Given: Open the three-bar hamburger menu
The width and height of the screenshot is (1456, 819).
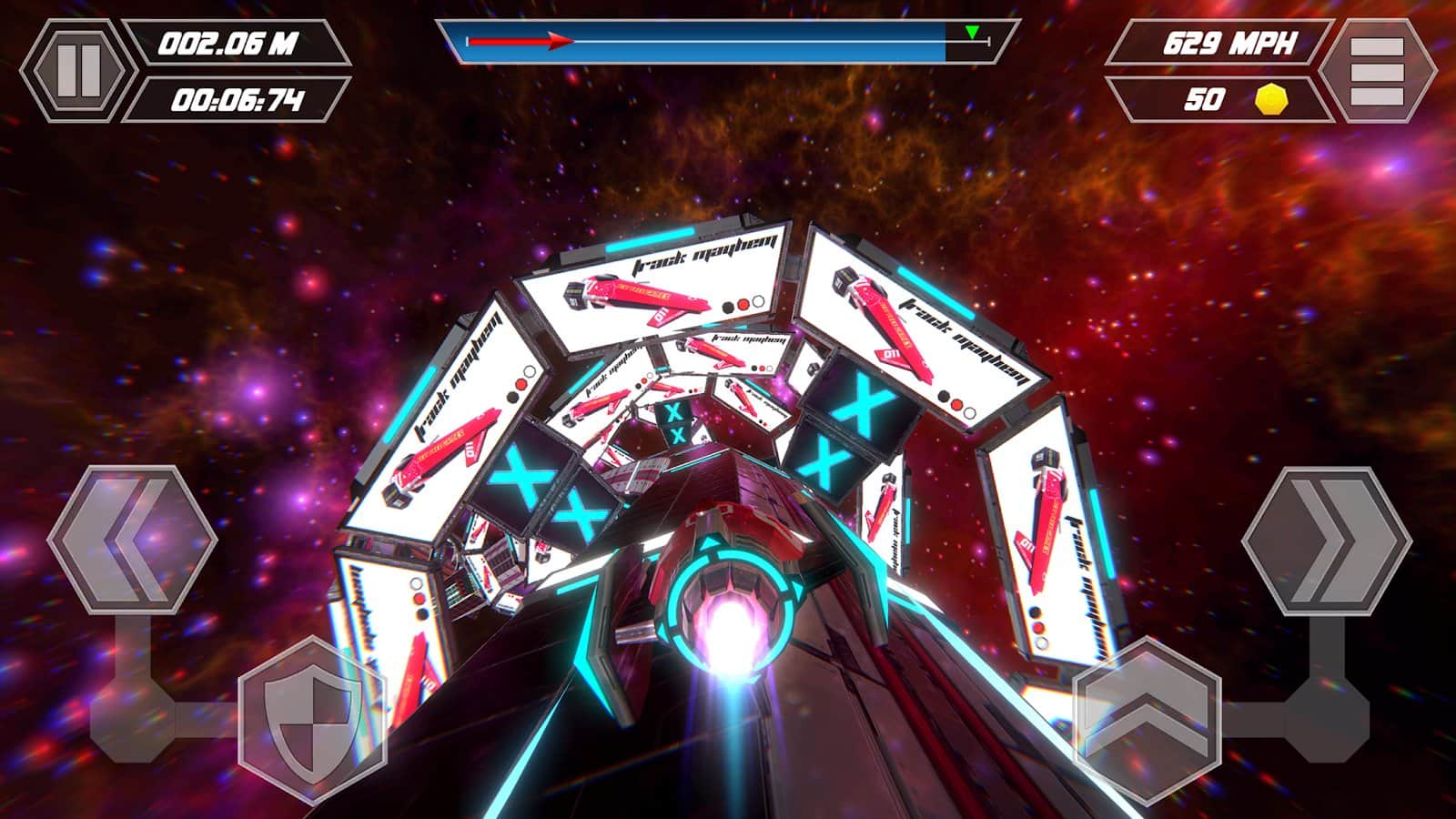Looking at the screenshot, I should point(1376,70).
